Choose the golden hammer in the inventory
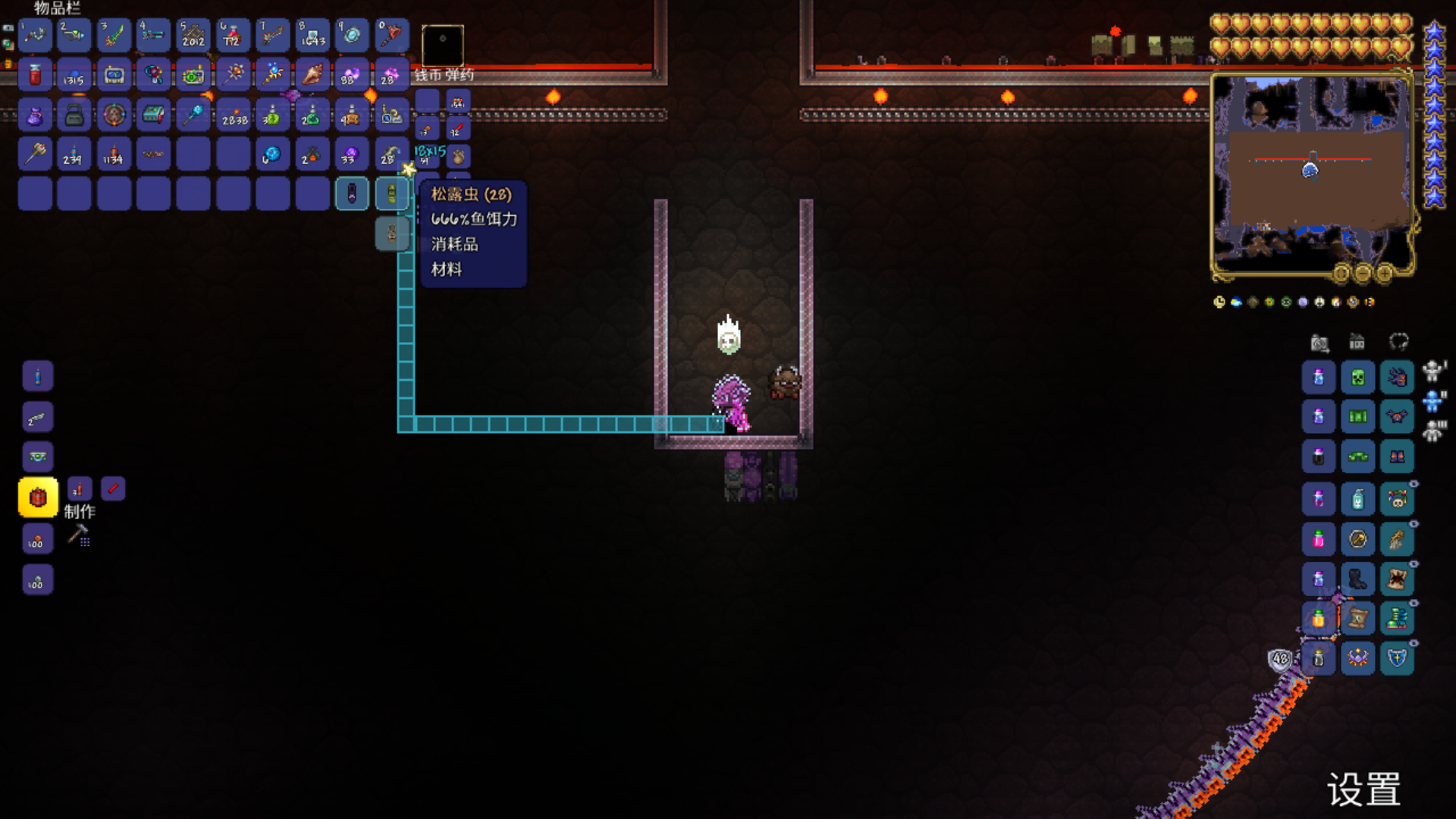This screenshot has height=819, width=1456. point(35,155)
